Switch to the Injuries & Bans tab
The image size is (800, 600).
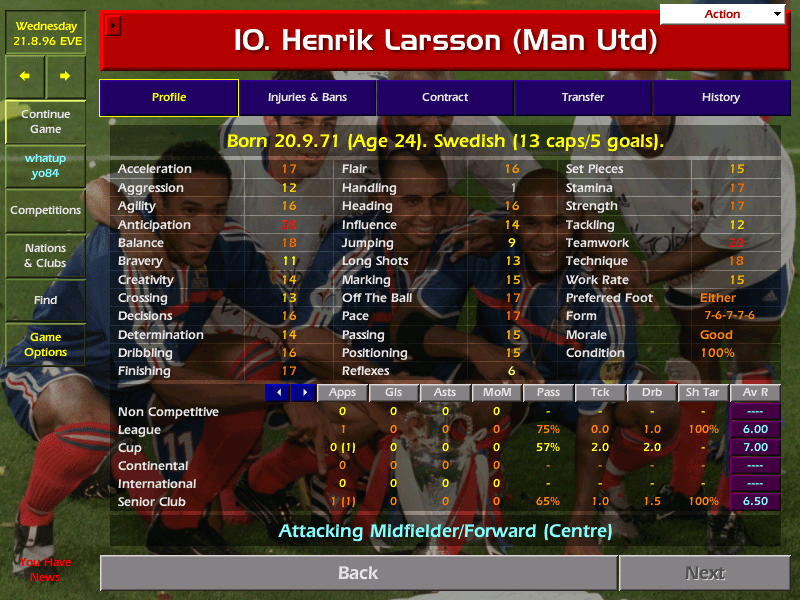coord(307,97)
